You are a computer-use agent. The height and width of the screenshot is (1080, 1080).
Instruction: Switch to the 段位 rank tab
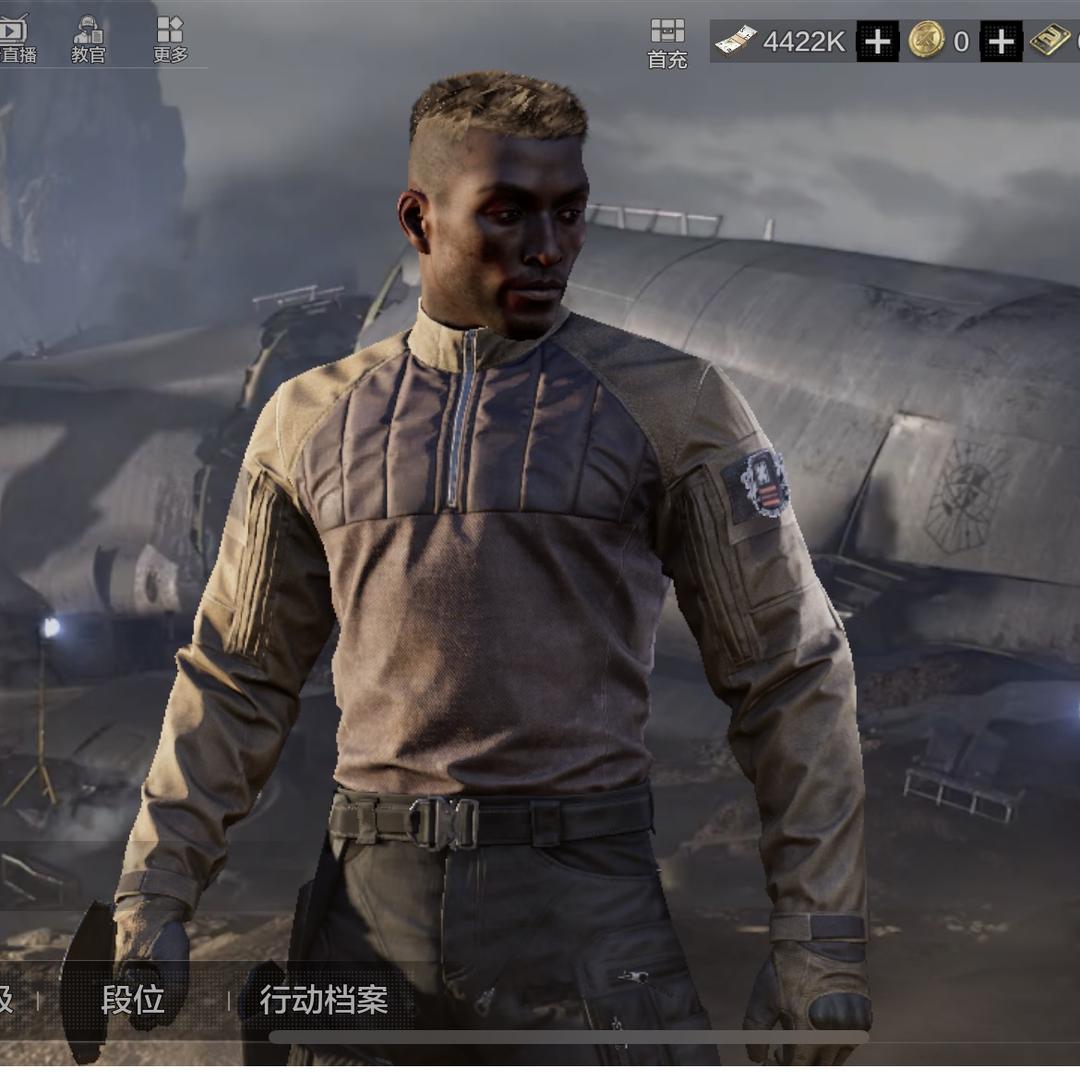[x=132, y=999]
